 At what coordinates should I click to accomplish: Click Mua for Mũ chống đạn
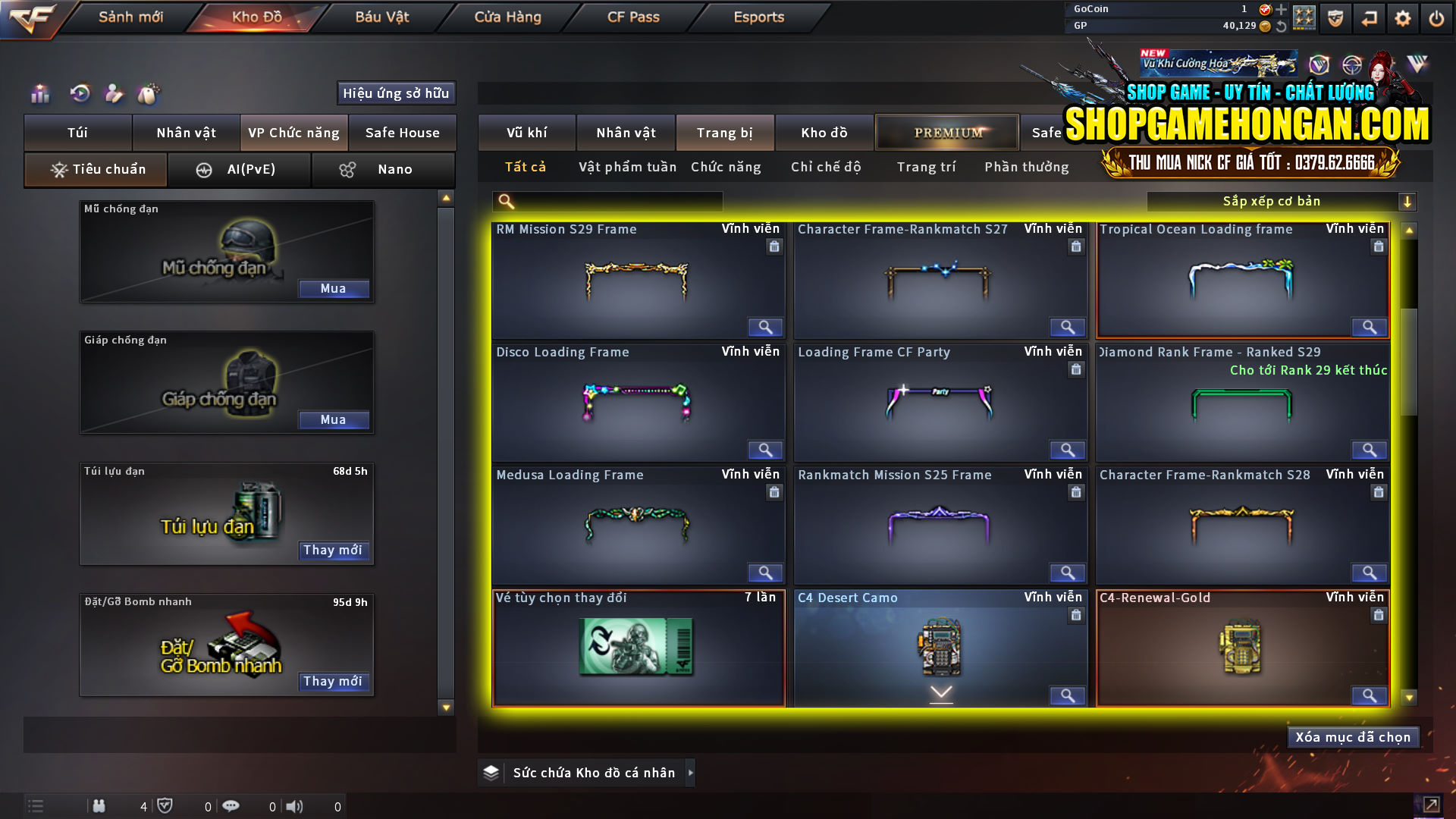click(334, 288)
